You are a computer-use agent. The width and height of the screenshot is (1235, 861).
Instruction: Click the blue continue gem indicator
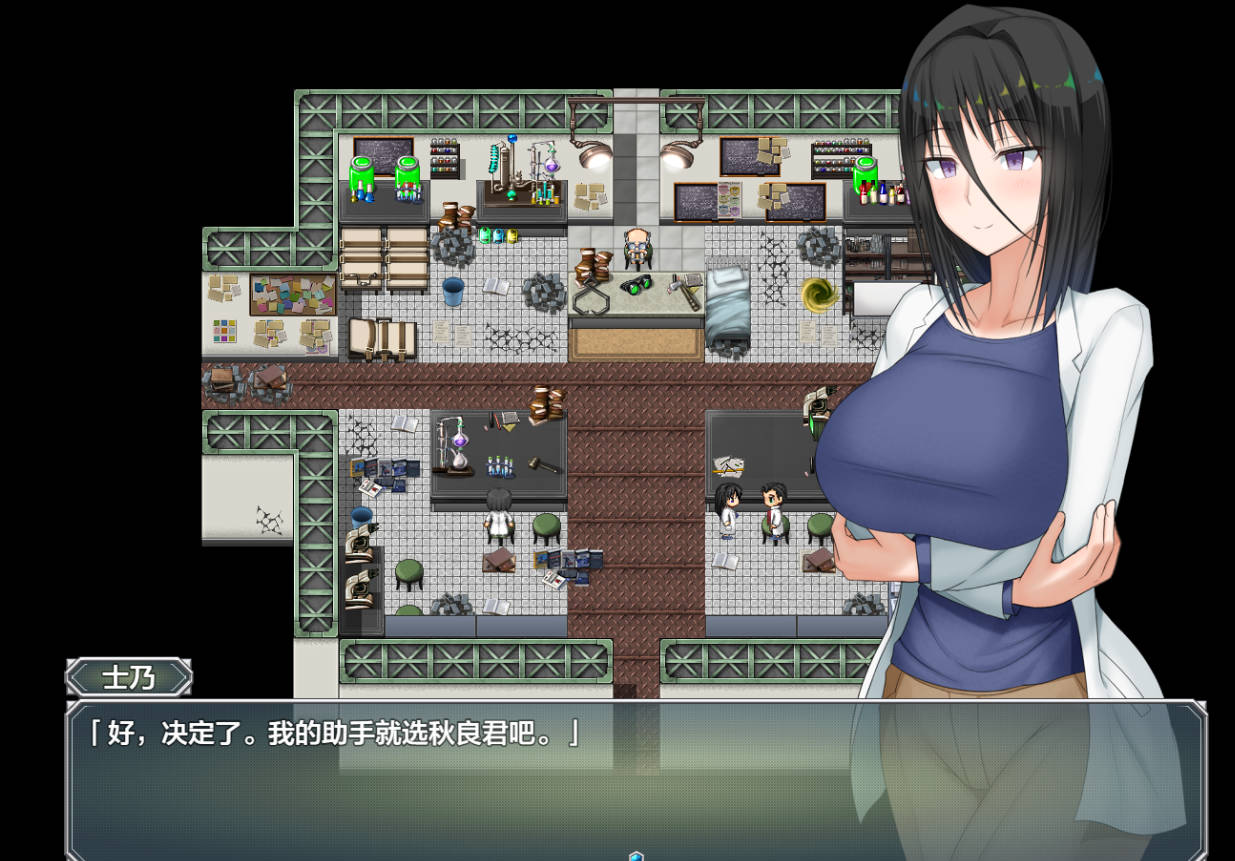(x=636, y=855)
